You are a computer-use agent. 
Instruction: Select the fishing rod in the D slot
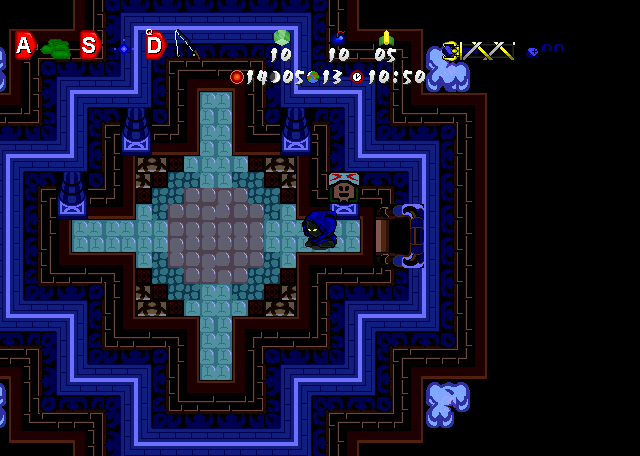(185, 44)
